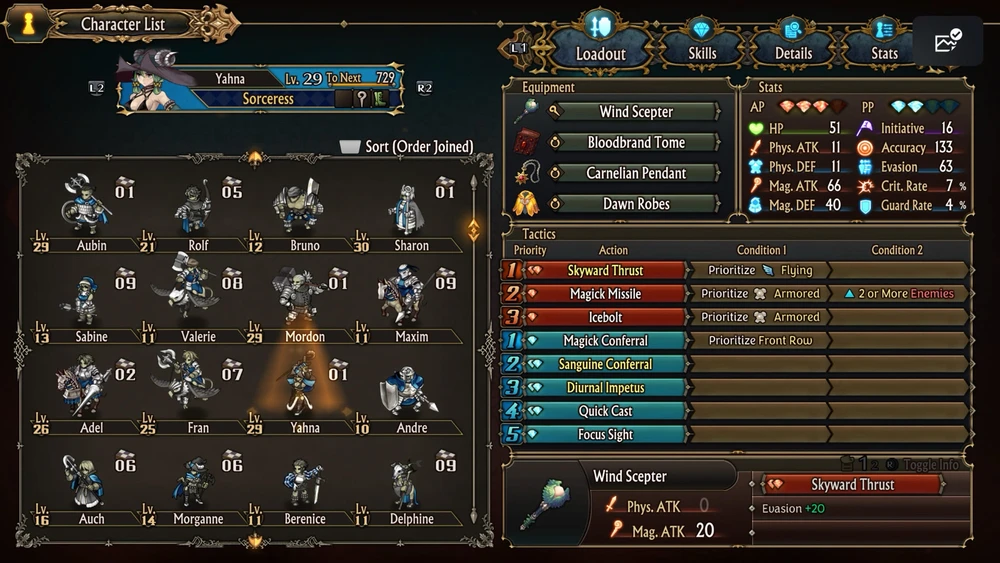Select the Sanguine Conferral passive tactic
Screen dimensions: 1000x563
click(605, 364)
